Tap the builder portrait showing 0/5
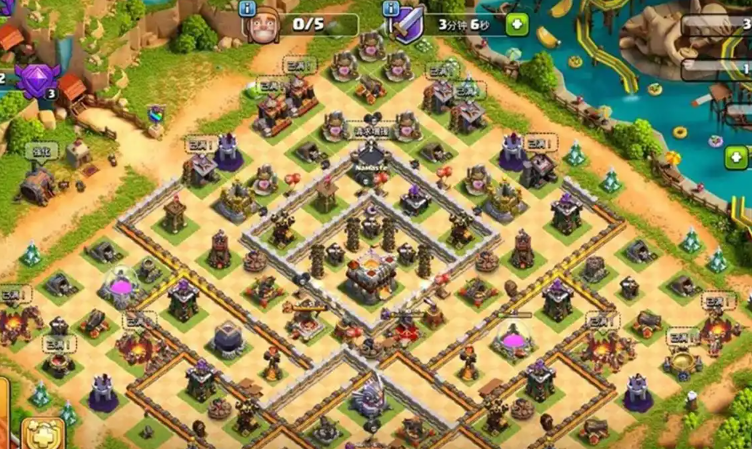752x449 pixels. click(x=265, y=25)
